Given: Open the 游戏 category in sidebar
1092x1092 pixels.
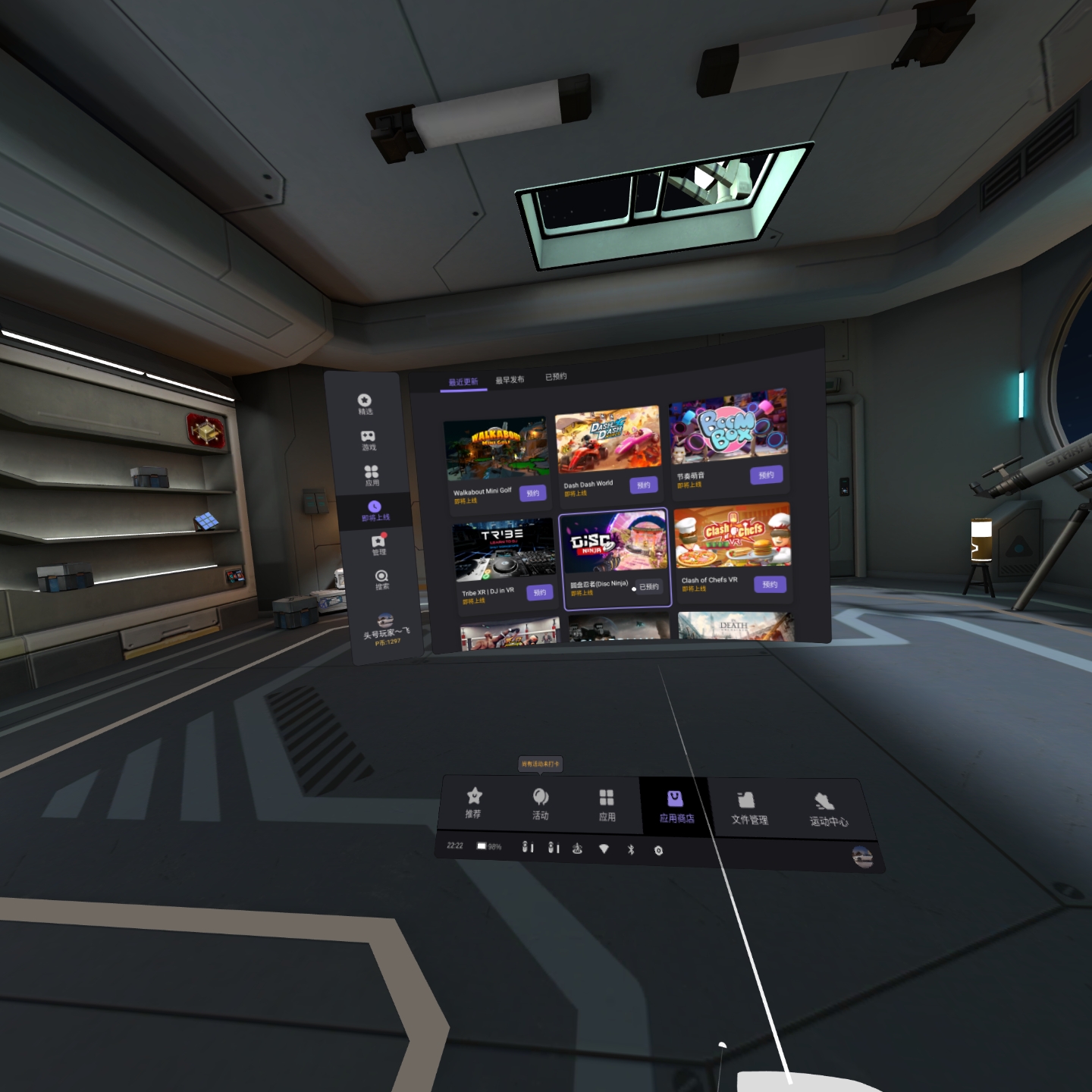Looking at the screenshot, I should click(368, 440).
